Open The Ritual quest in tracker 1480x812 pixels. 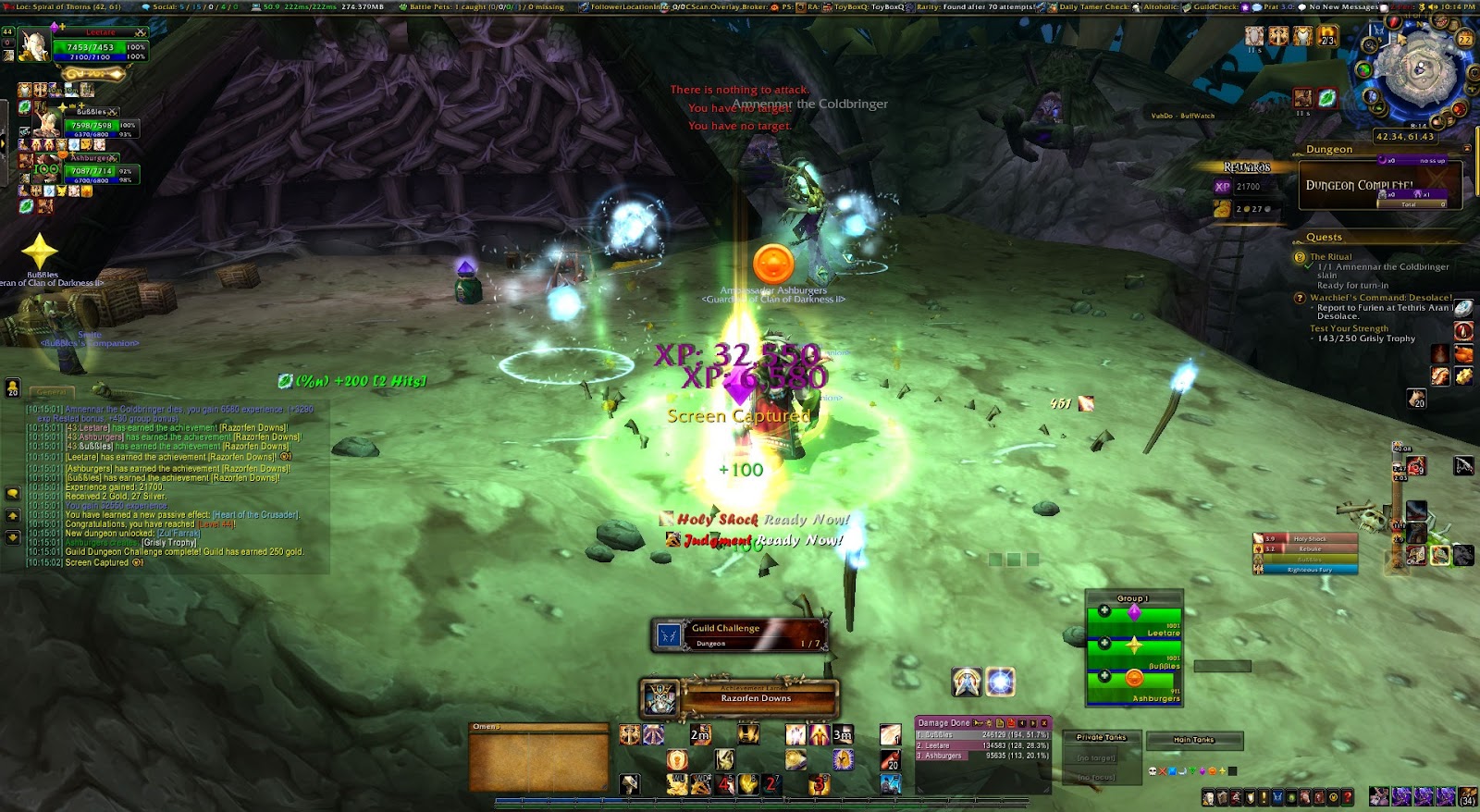click(x=1330, y=257)
